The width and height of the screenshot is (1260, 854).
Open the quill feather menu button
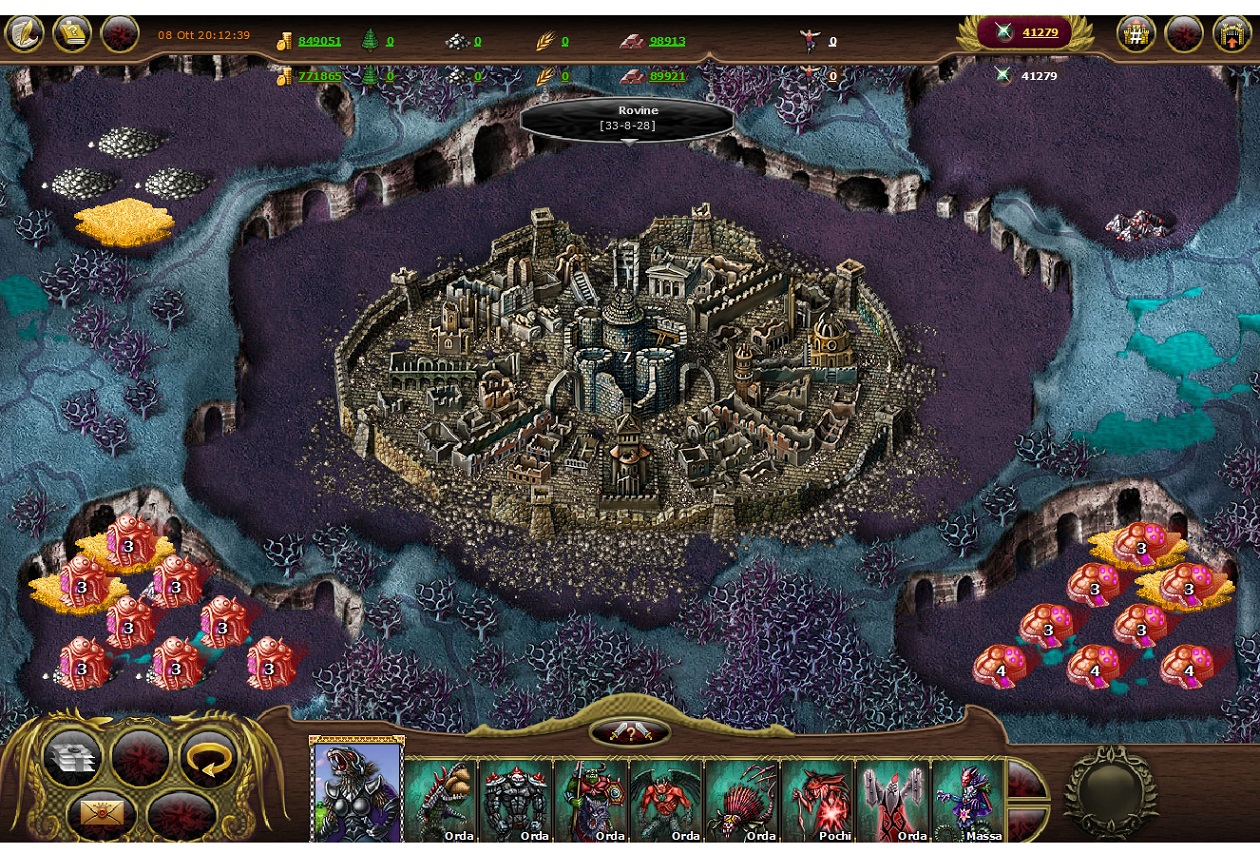tap(24, 33)
